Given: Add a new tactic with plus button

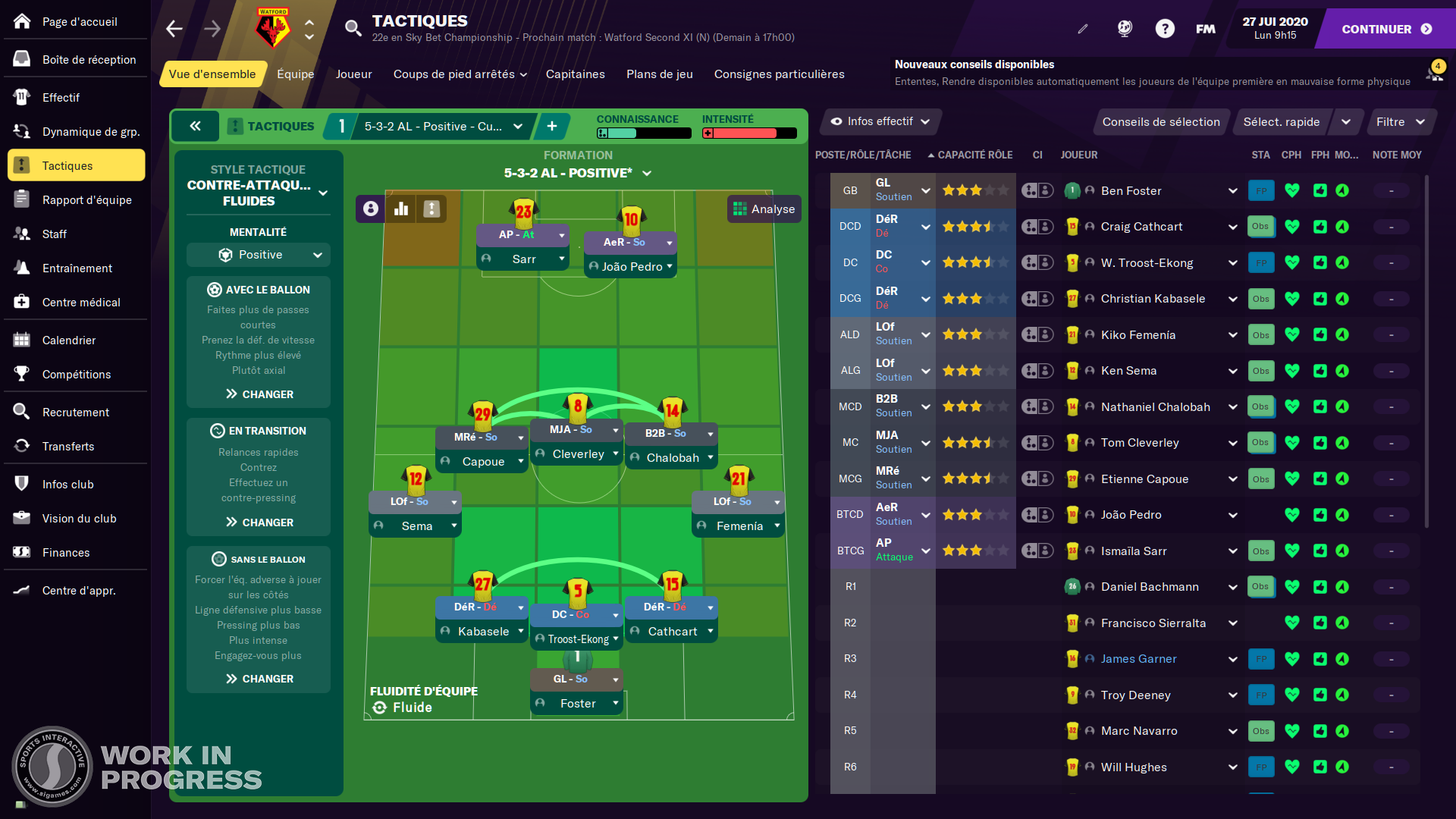Looking at the screenshot, I should [x=552, y=126].
